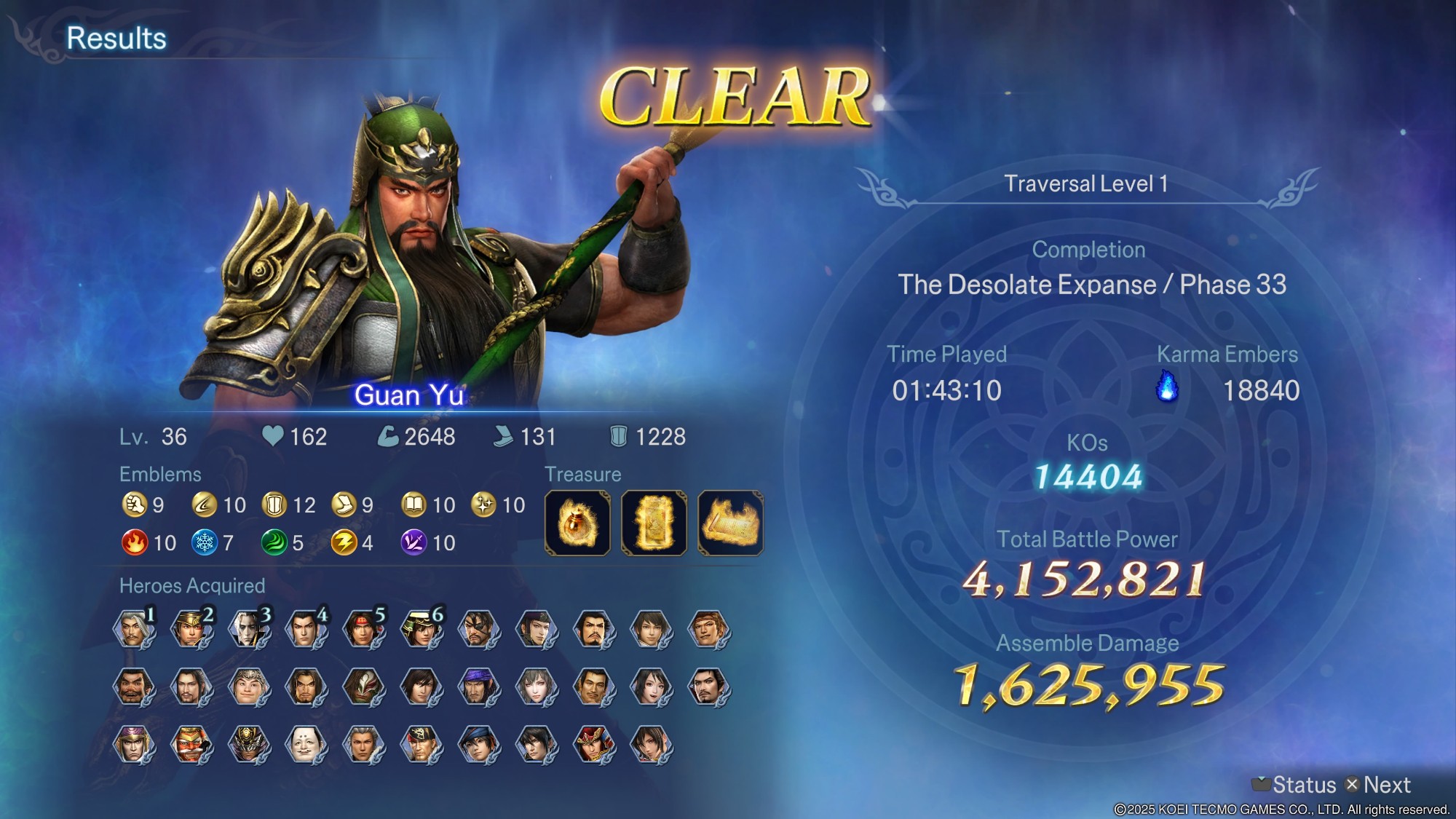Click the golden fist emblem

(135, 505)
